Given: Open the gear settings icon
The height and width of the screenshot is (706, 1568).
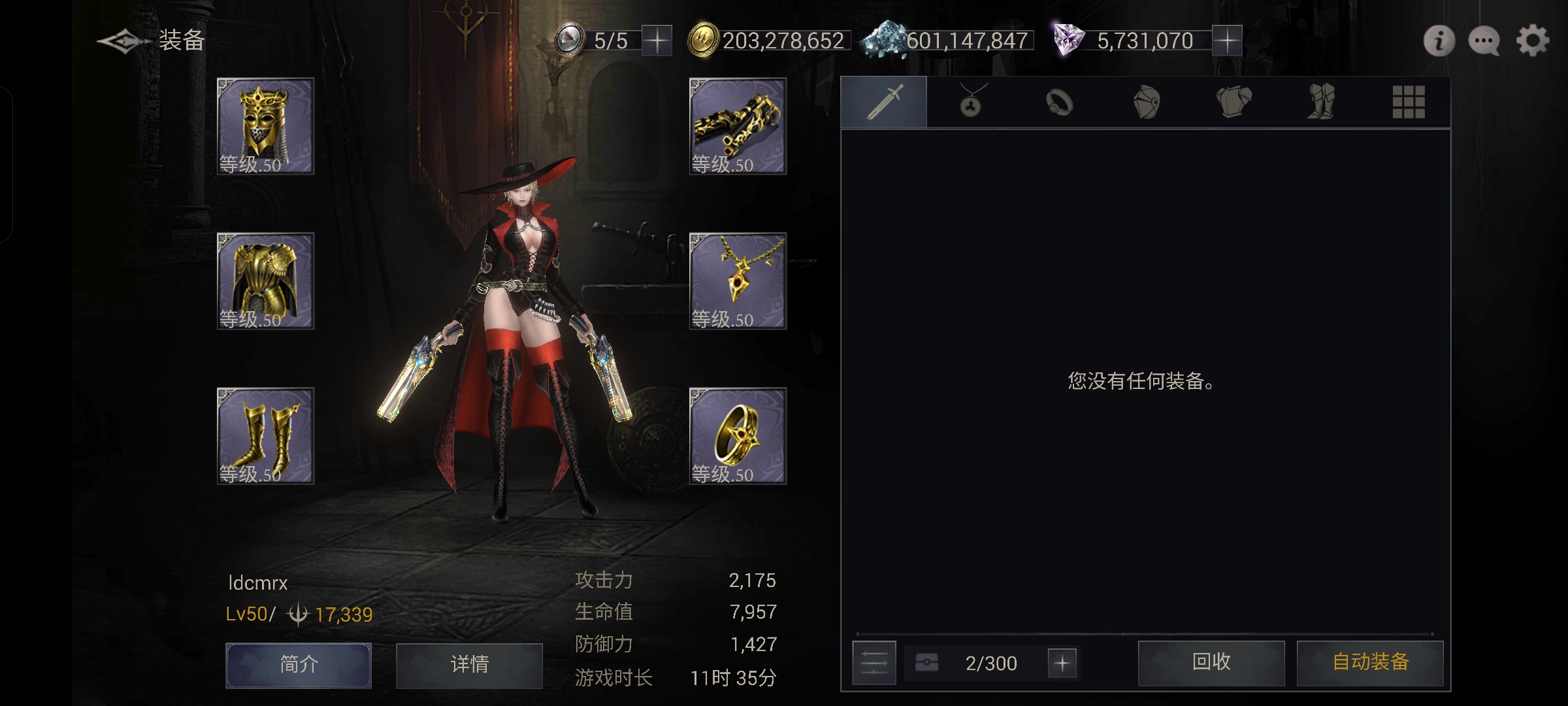Looking at the screenshot, I should pyautogui.click(x=1532, y=41).
